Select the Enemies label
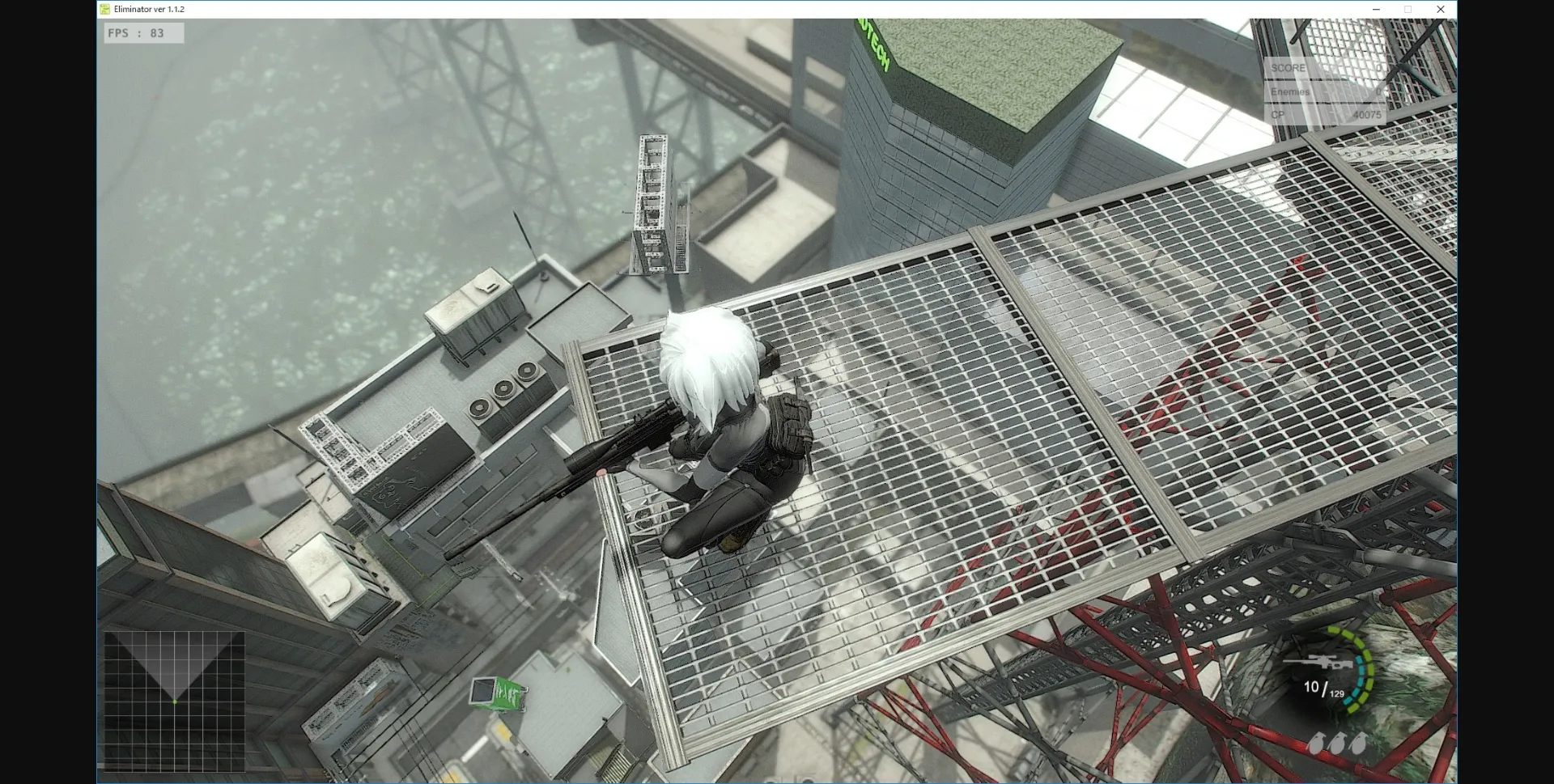This screenshot has height=784, width=1554. pos(1290,92)
